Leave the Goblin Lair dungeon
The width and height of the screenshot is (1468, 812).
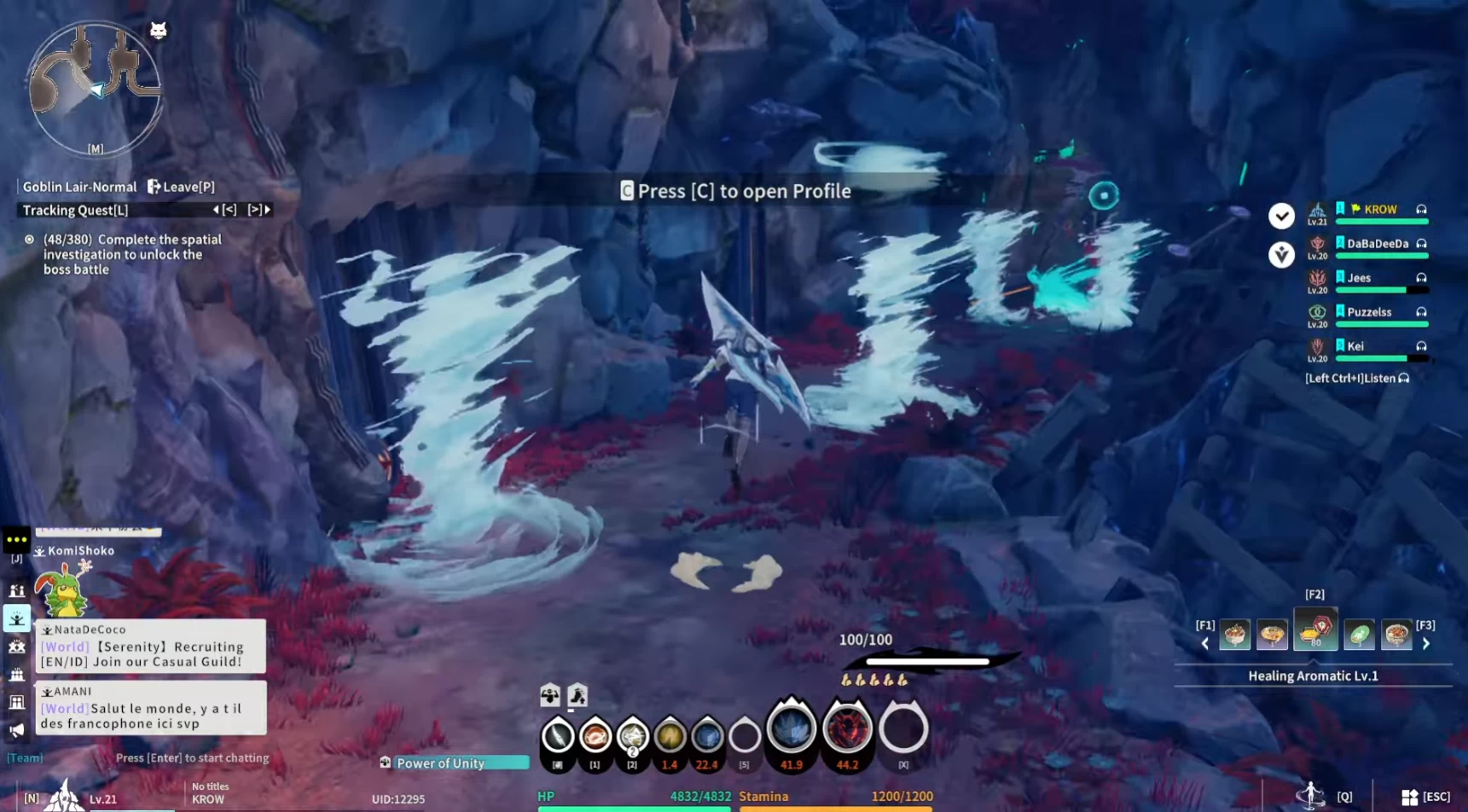(181, 187)
